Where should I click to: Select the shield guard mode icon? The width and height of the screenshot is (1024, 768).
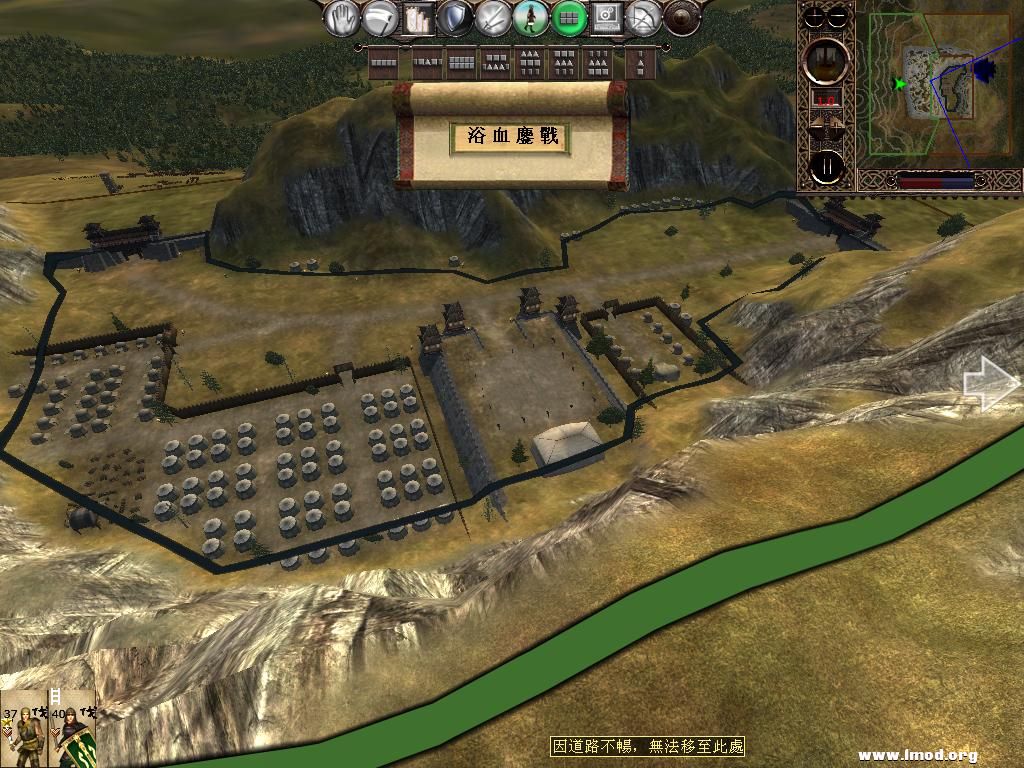[x=455, y=18]
